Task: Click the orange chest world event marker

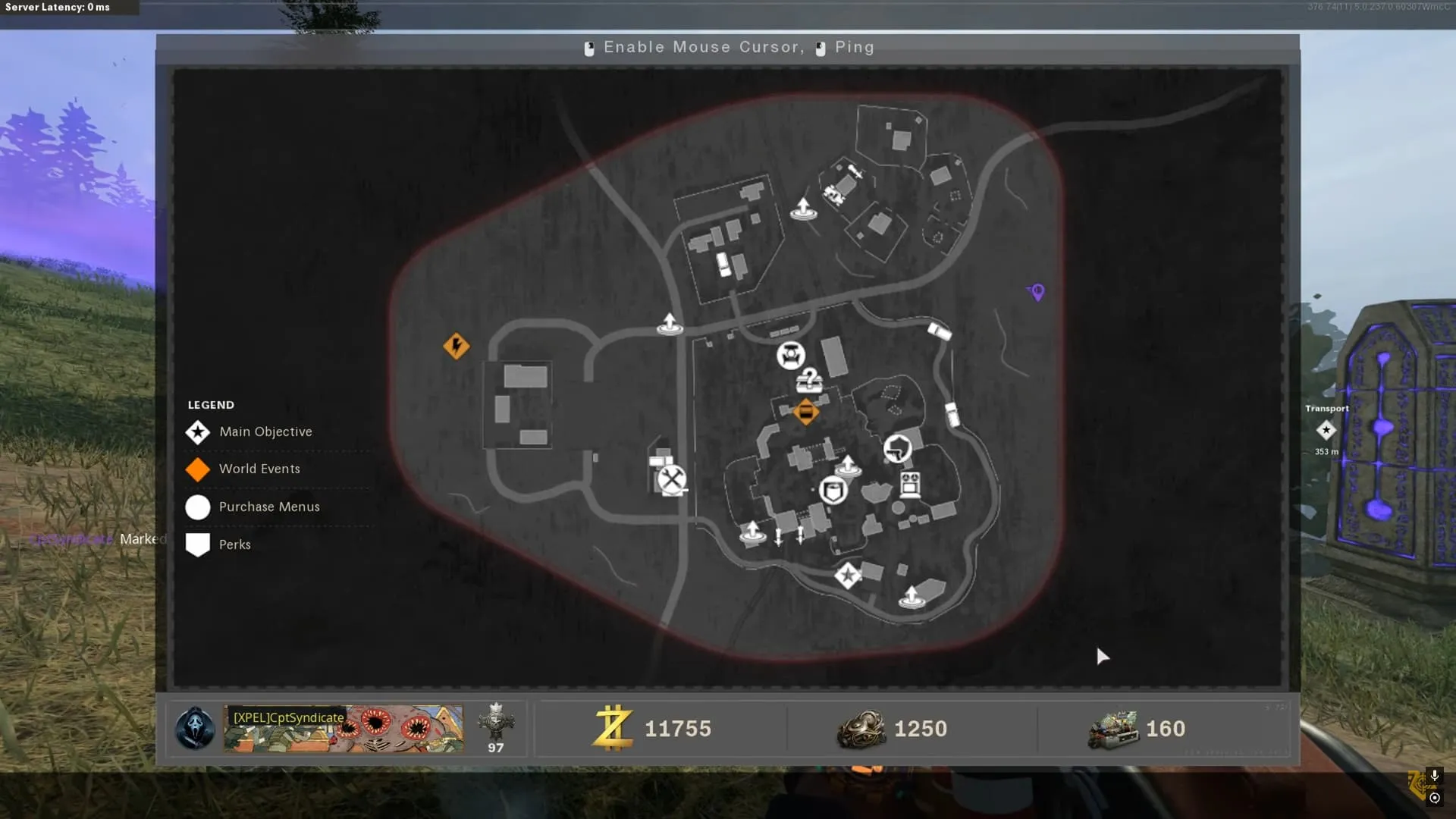Action: pos(805,413)
